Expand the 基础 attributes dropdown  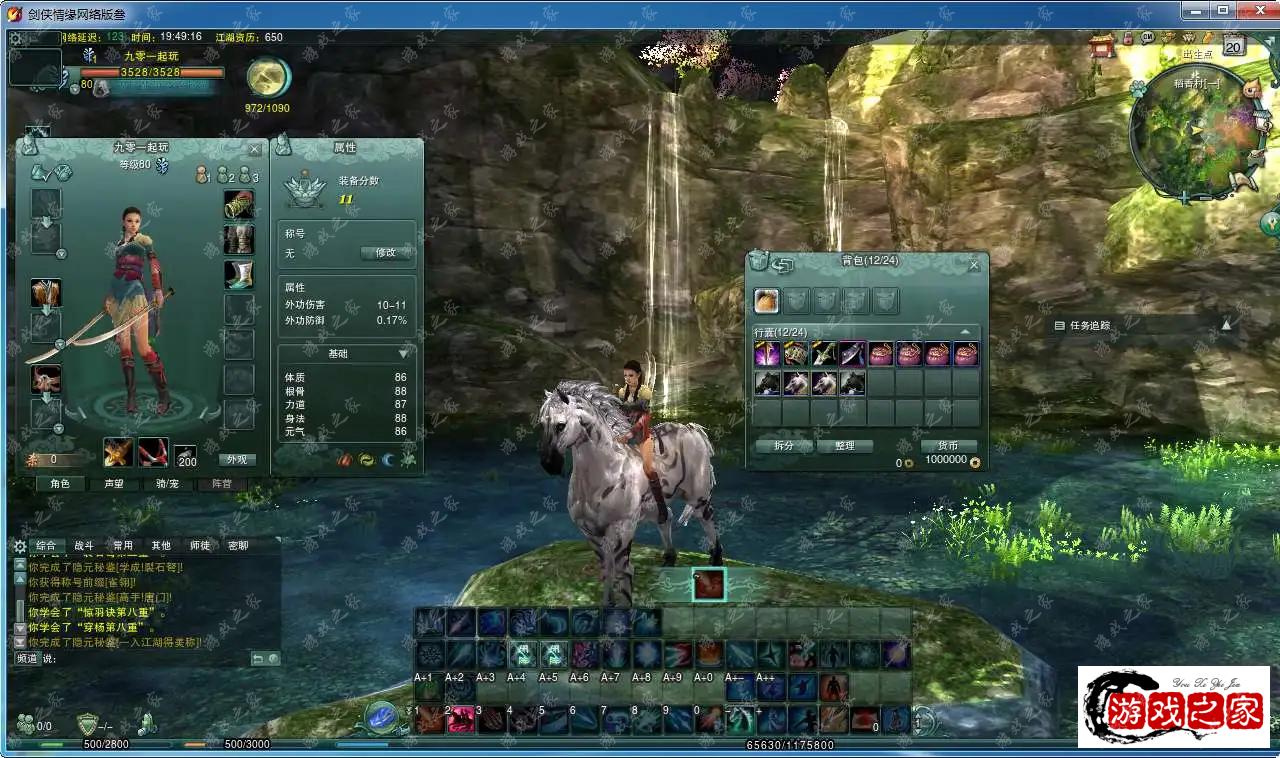click(x=403, y=354)
